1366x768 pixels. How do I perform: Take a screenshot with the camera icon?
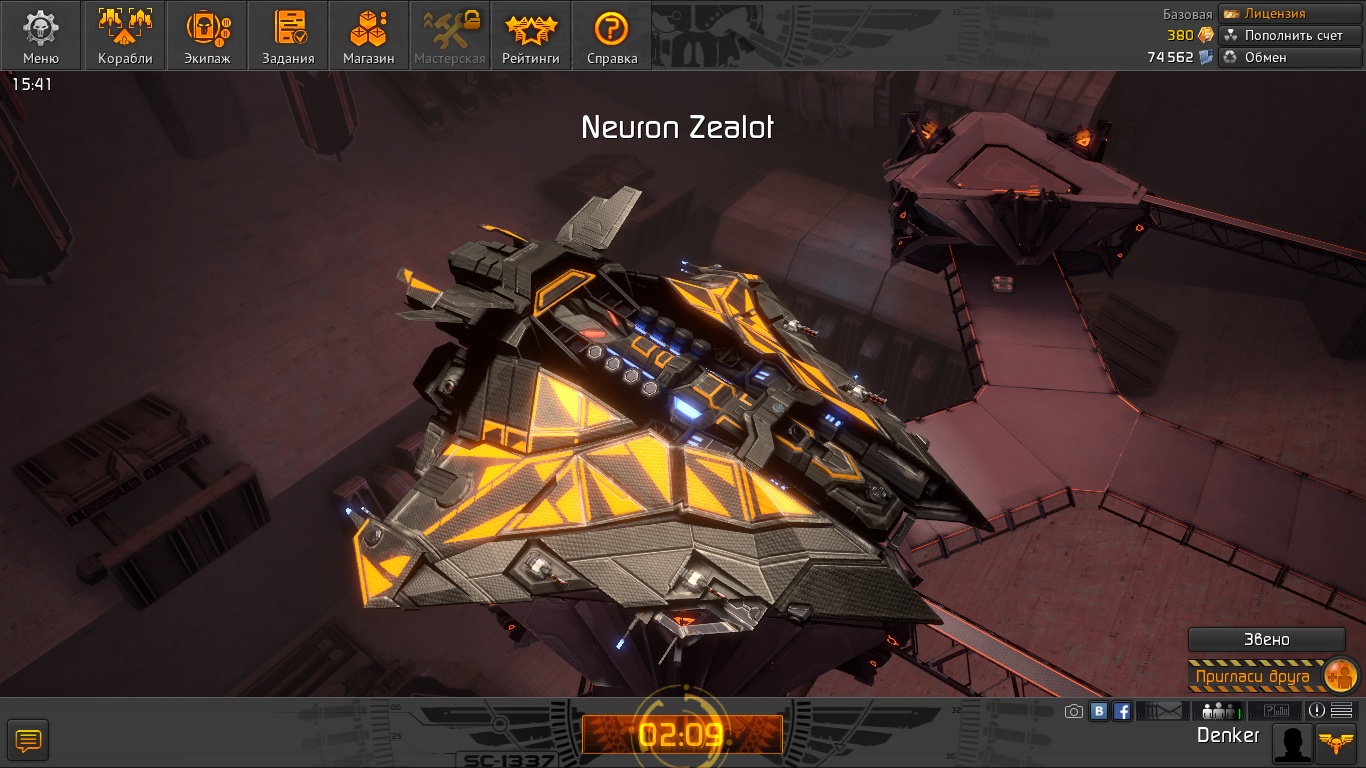1074,712
